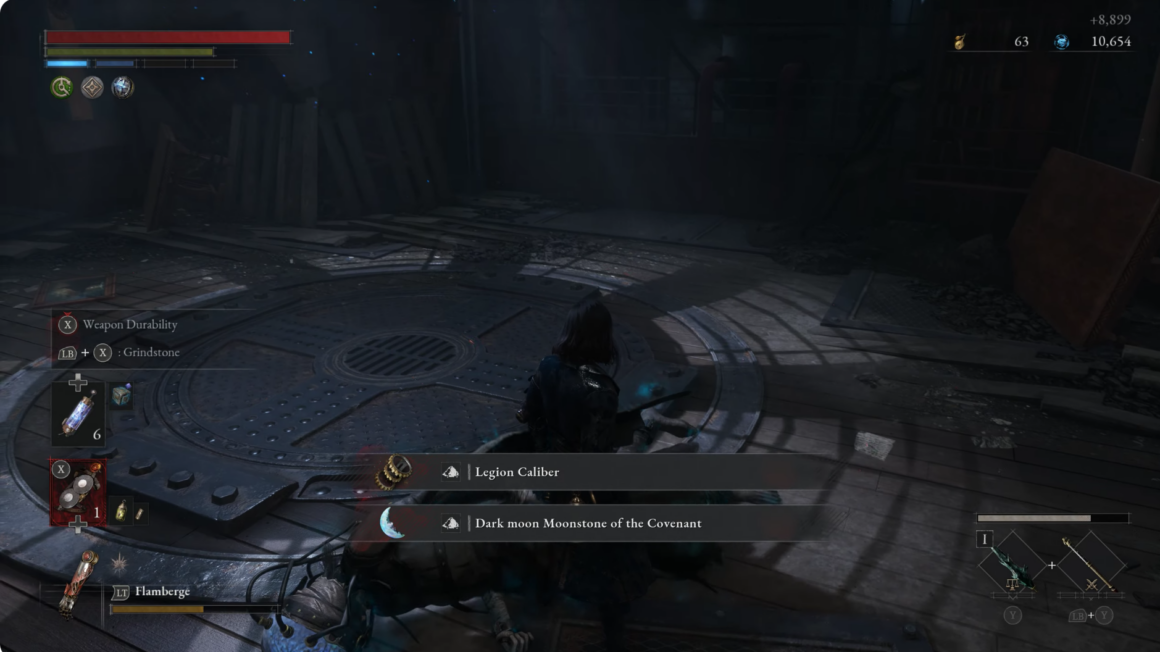The image size is (1160, 652).
Task: Click the green circular status buff icon
Action: click(x=62, y=88)
